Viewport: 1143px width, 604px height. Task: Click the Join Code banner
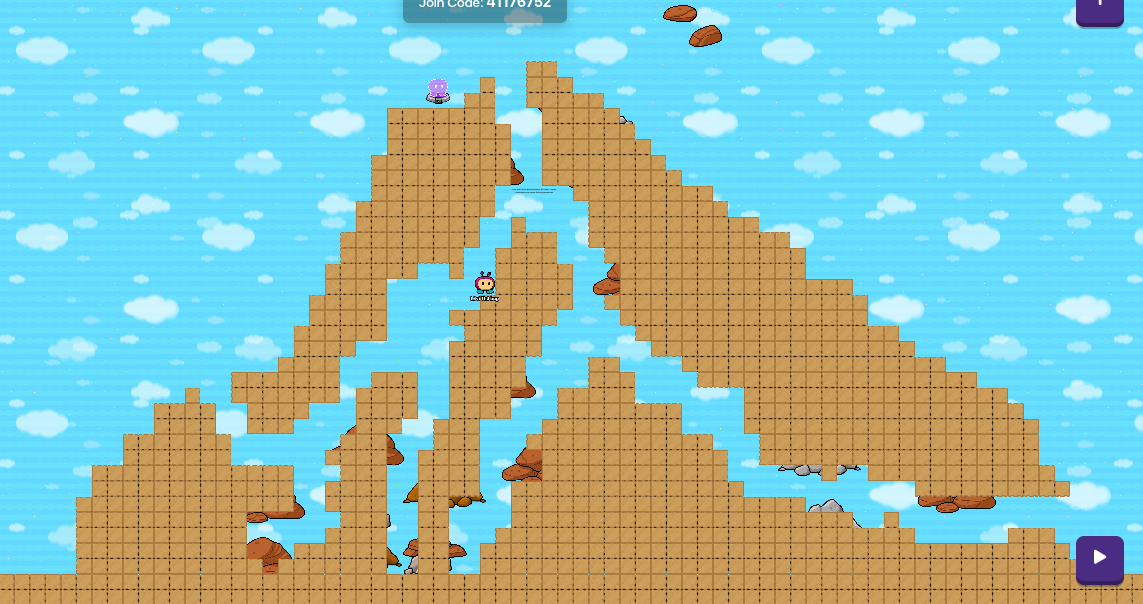(485, 8)
